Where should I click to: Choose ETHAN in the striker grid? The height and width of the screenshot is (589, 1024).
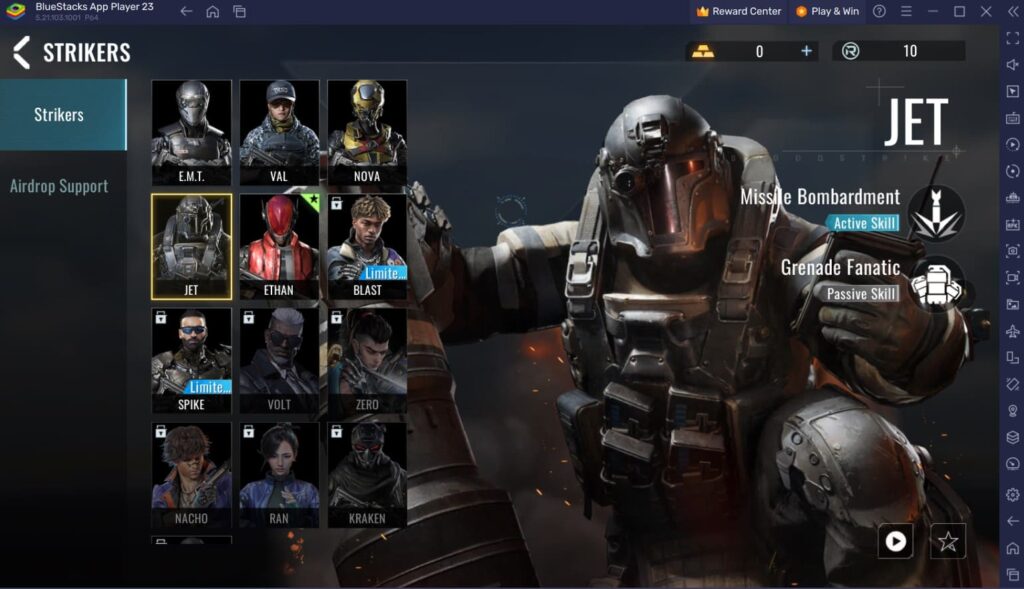click(x=279, y=246)
